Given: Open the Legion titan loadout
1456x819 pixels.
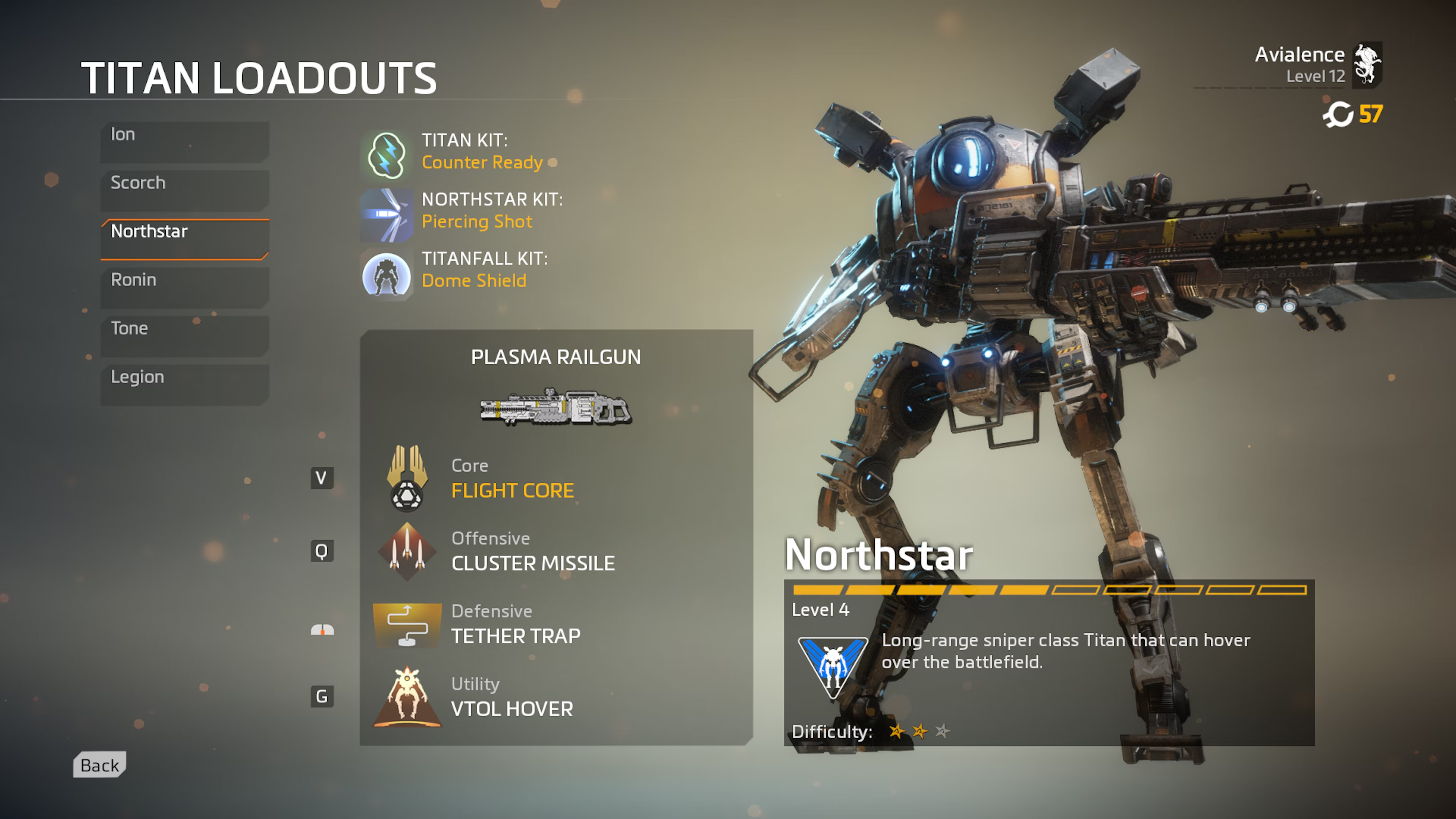Looking at the screenshot, I should pos(184,384).
